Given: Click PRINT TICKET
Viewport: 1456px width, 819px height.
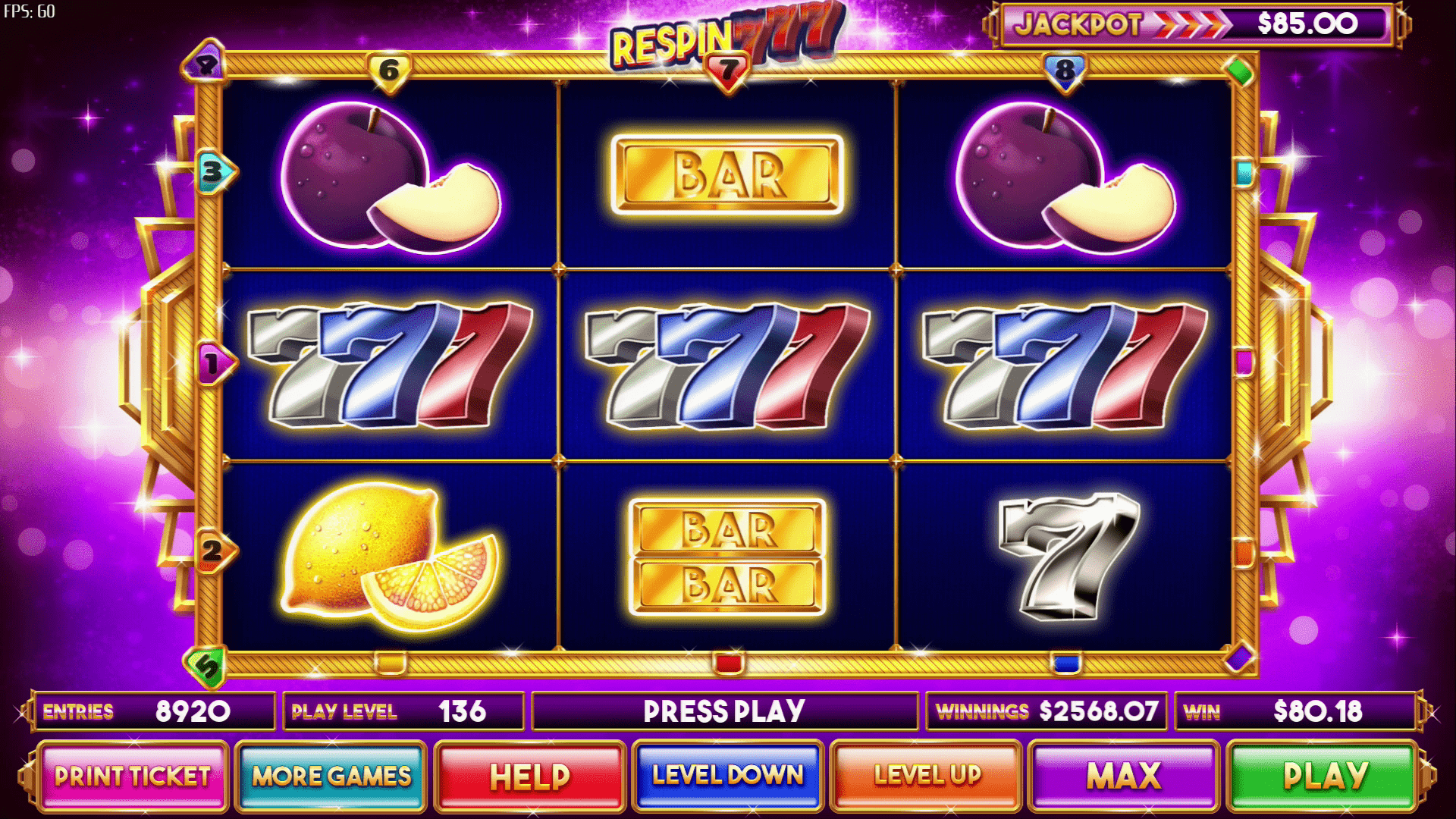Looking at the screenshot, I should click(x=133, y=777).
